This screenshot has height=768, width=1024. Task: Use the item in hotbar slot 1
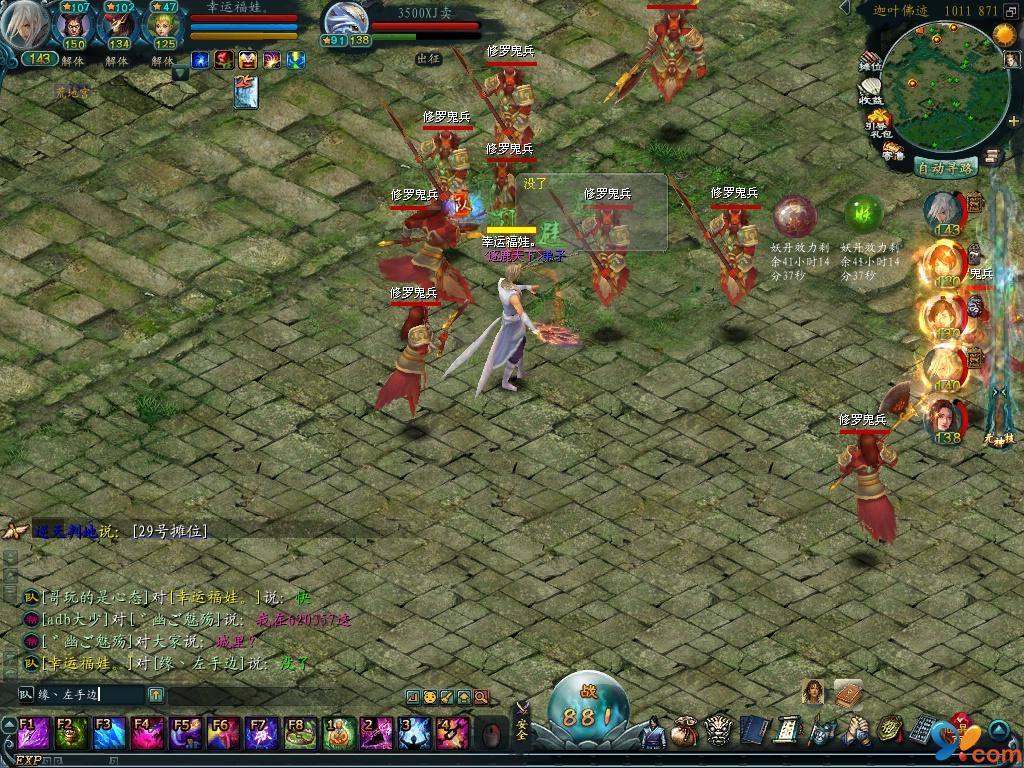tap(340, 733)
